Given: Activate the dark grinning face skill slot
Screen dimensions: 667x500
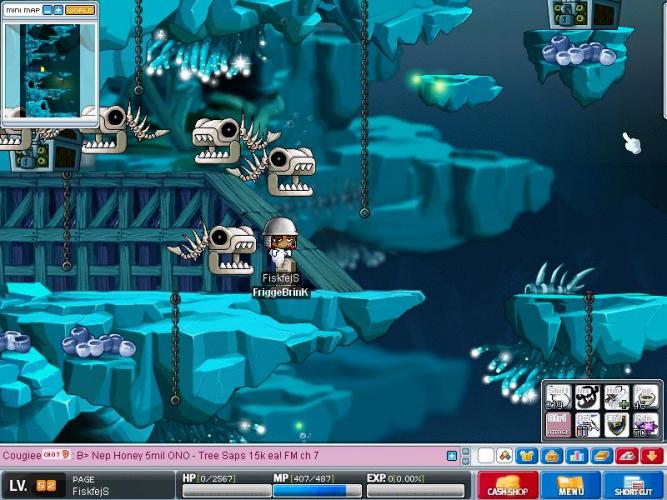Looking at the screenshot, I should tap(586, 397).
